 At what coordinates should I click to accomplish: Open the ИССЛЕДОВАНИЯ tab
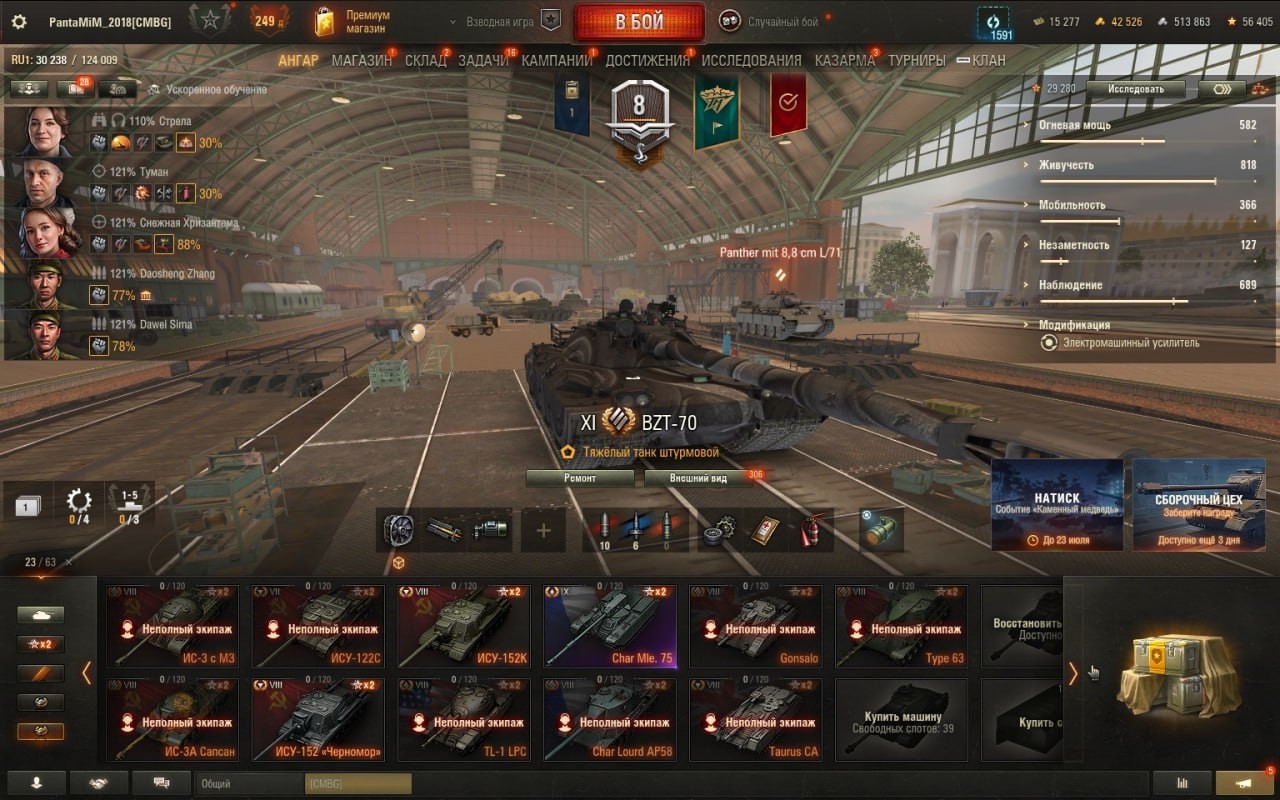coord(751,60)
